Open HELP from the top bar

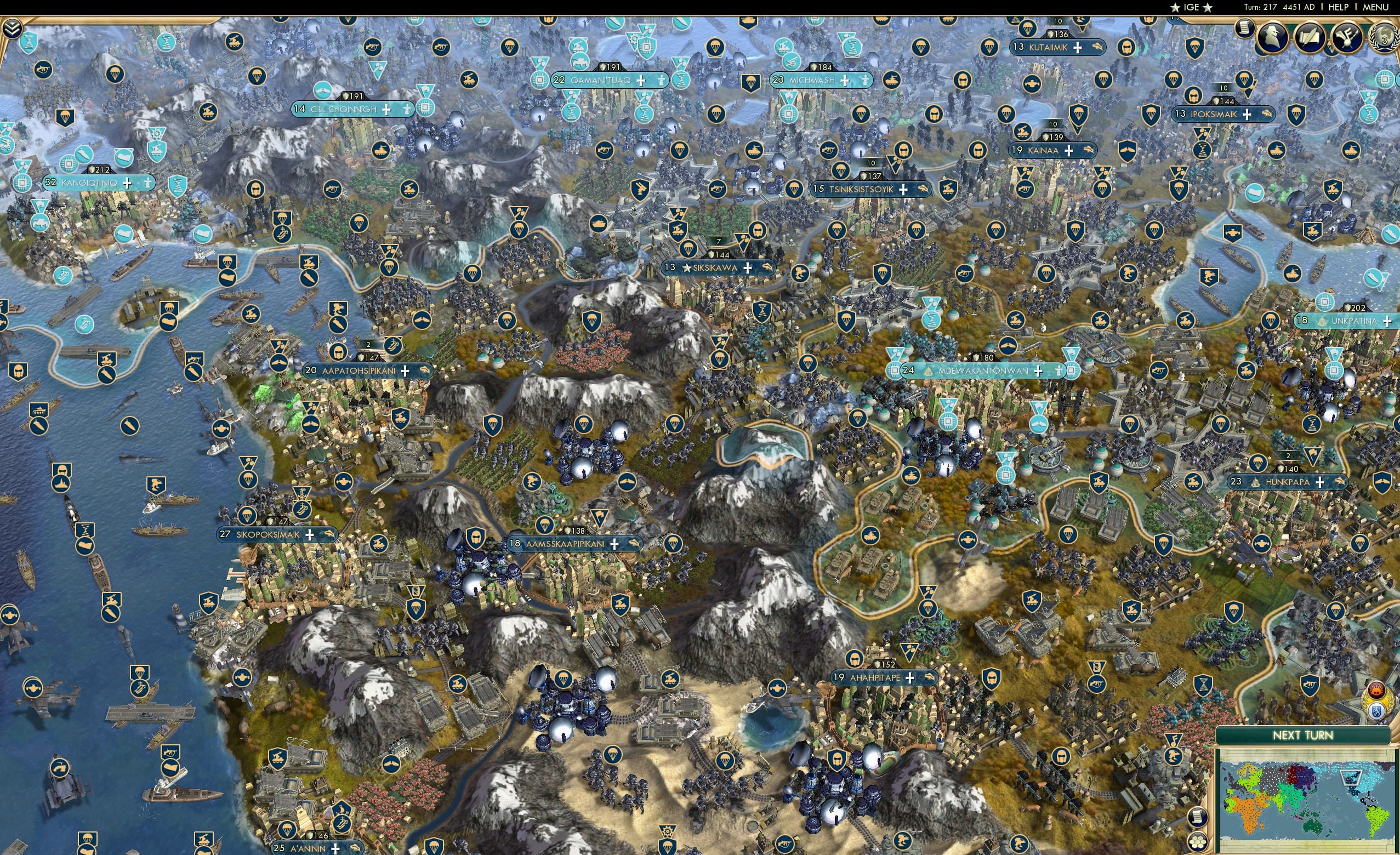click(1338, 7)
